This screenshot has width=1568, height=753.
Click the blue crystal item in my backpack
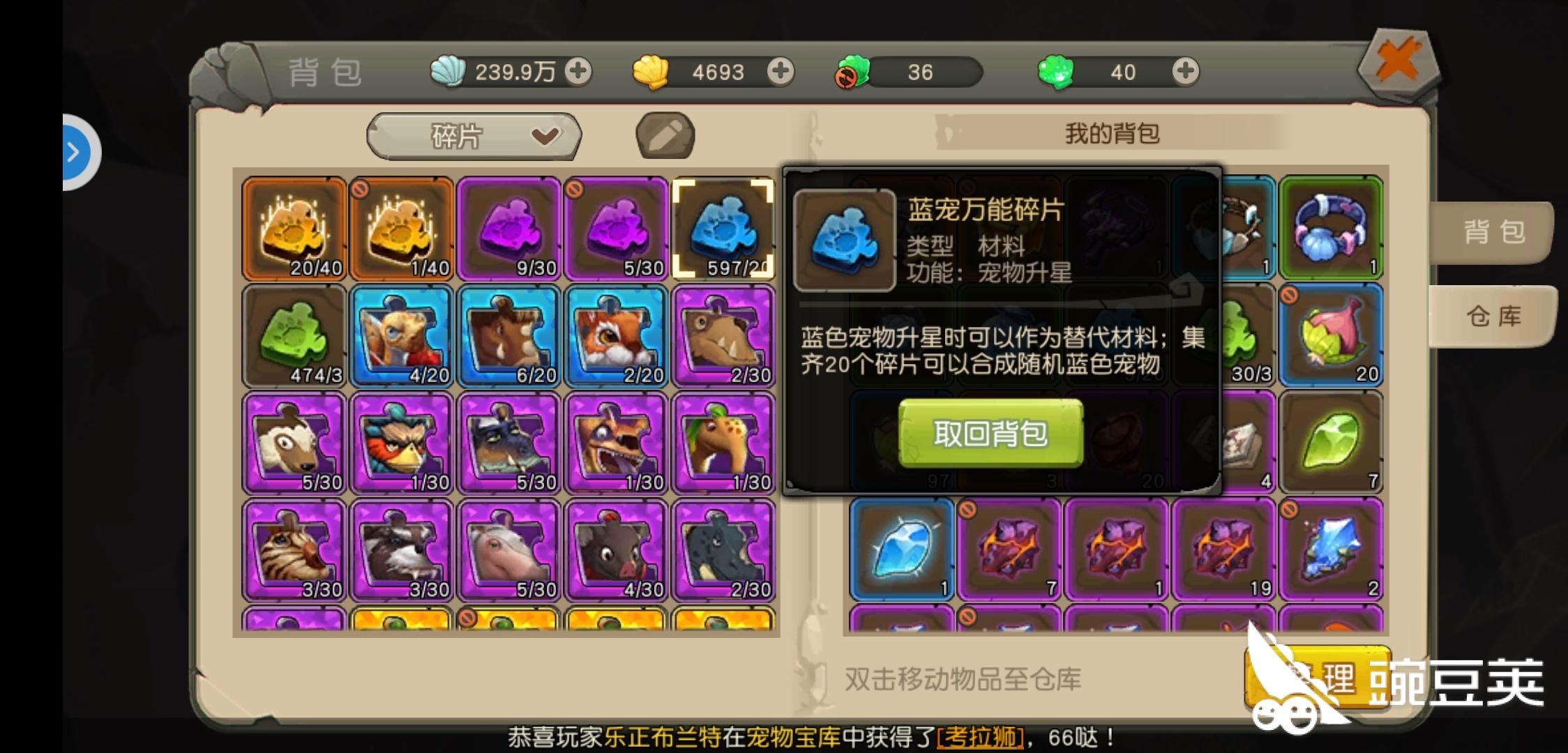tap(900, 551)
